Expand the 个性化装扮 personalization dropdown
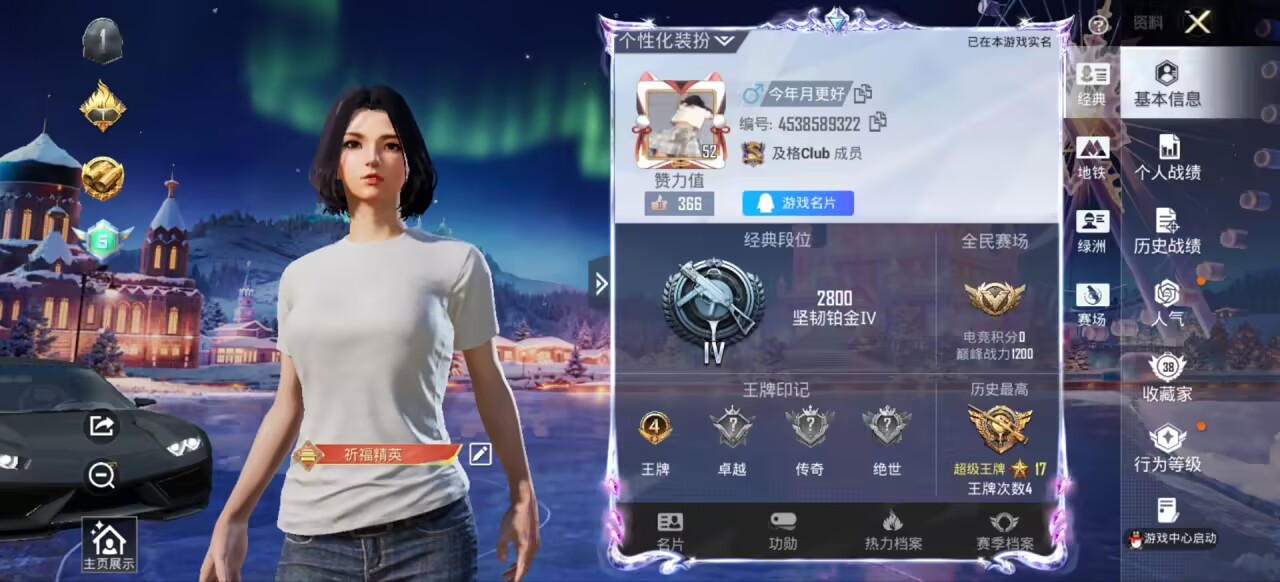 677,41
